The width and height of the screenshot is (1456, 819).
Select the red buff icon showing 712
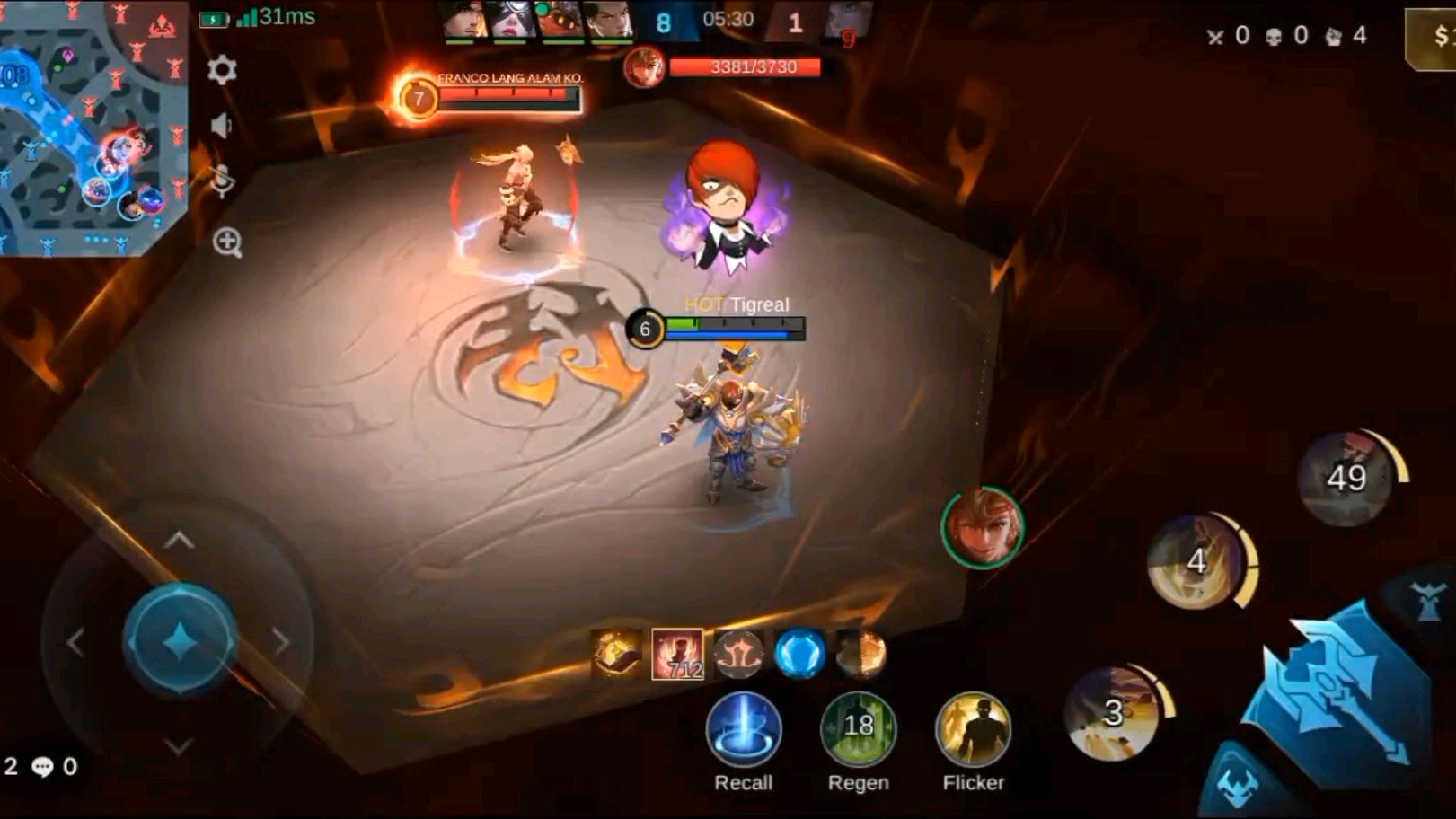[677, 653]
